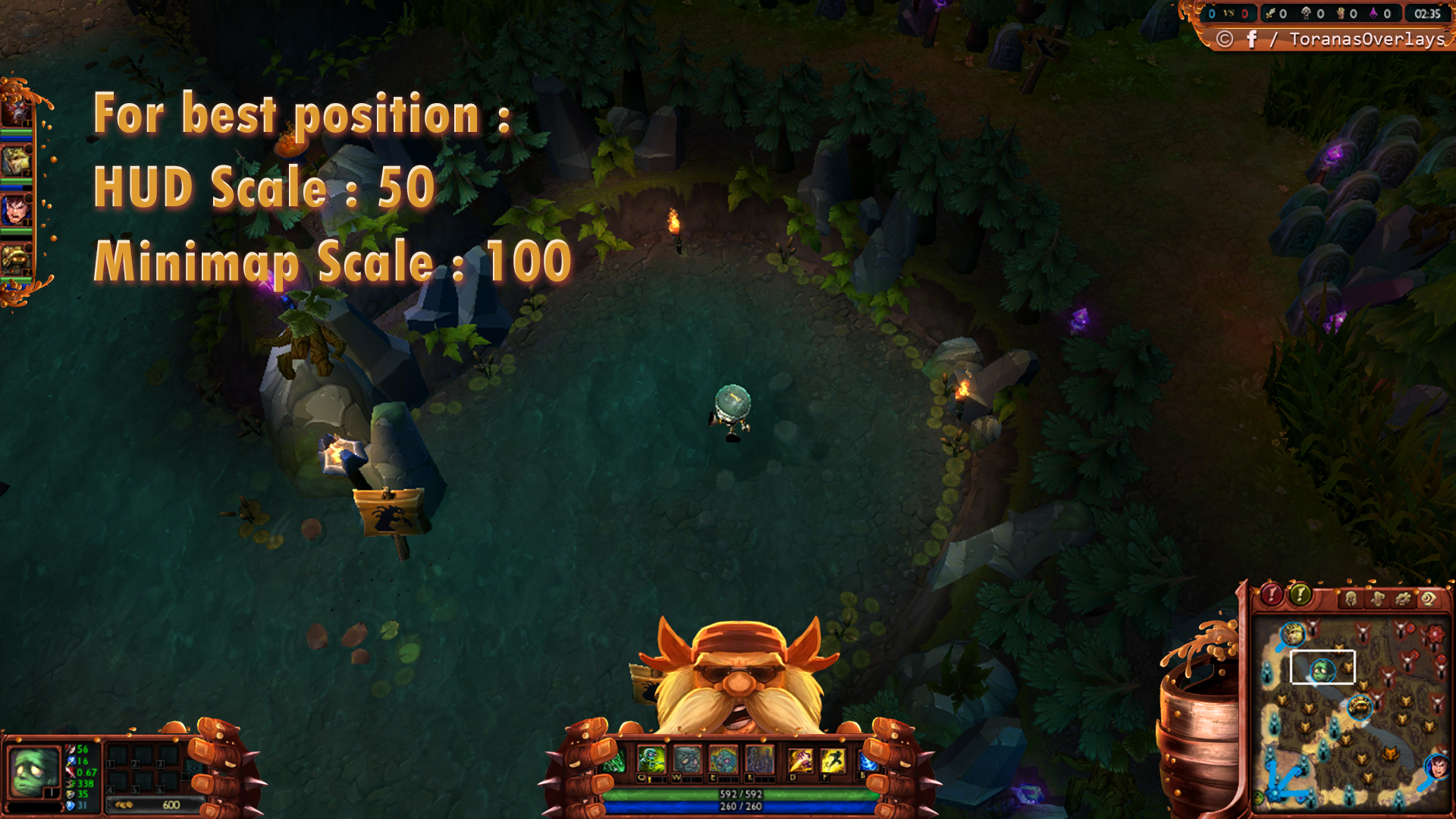Select the Garen teammate portrait
The height and width of the screenshot is (819, 1456).
16,210
